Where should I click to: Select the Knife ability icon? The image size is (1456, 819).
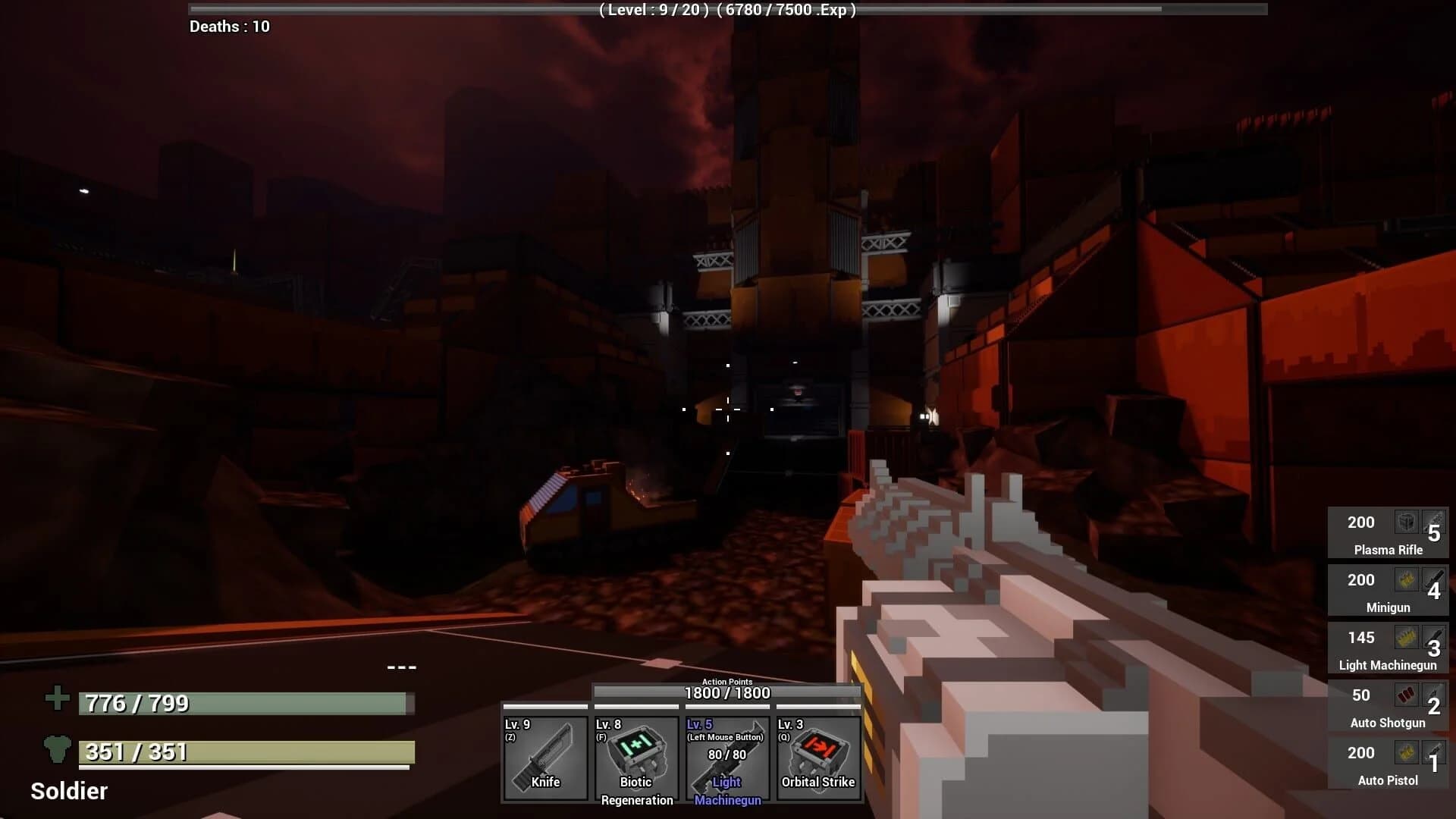(545, 758)
